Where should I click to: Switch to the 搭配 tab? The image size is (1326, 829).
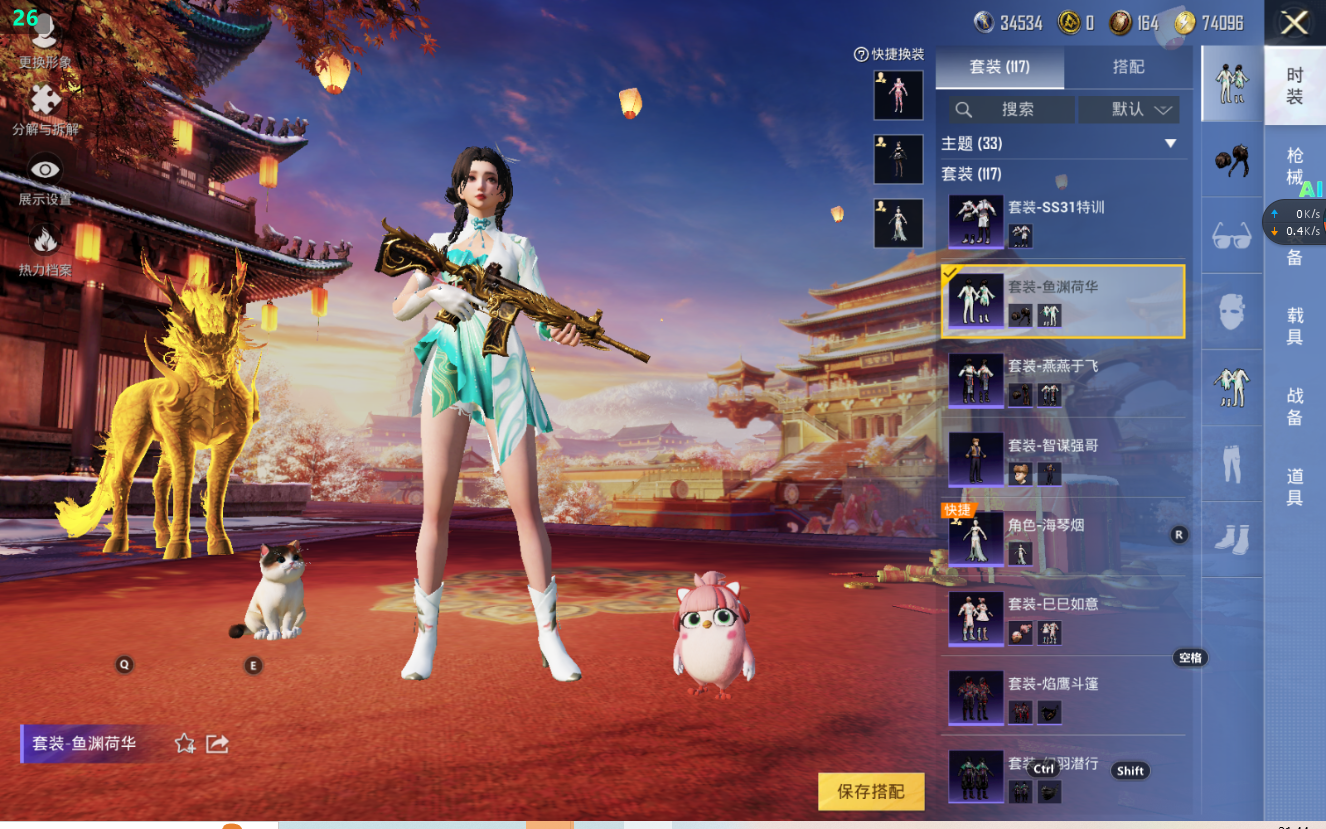tap(1128, 67)
